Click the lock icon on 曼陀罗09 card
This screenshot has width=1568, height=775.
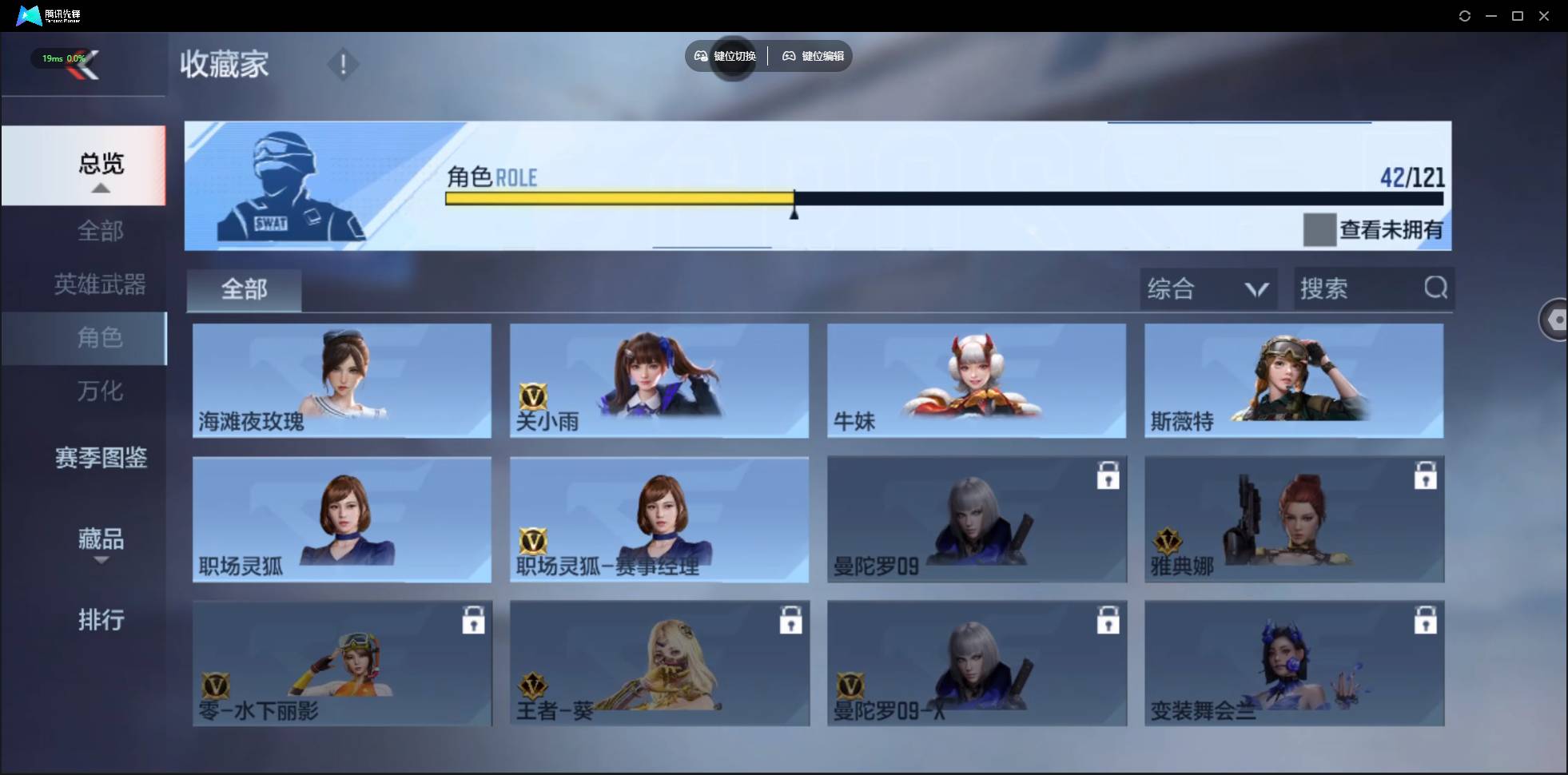[1108, 475]
